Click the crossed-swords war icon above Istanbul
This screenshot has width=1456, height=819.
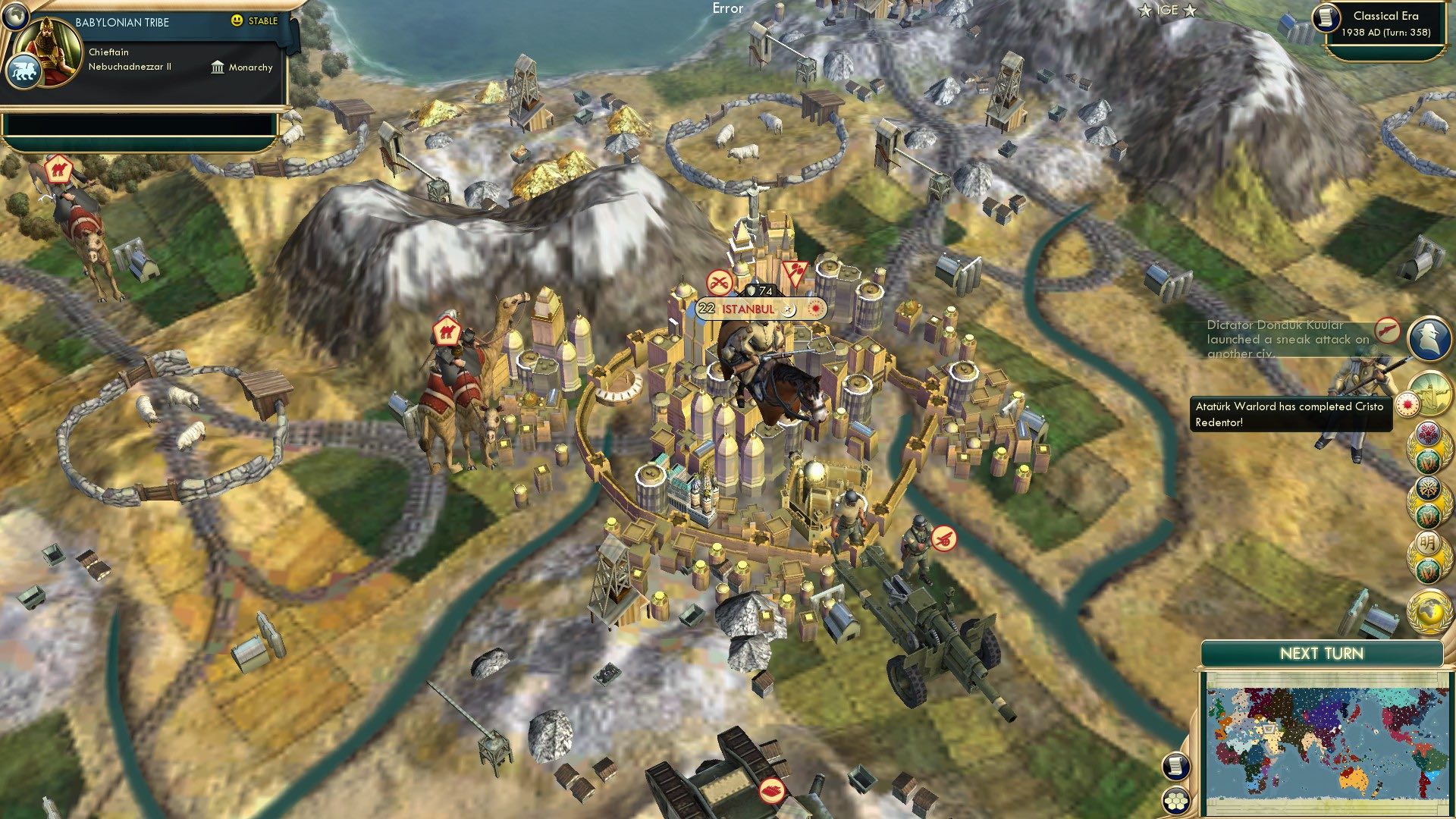(x=719, y=281)
